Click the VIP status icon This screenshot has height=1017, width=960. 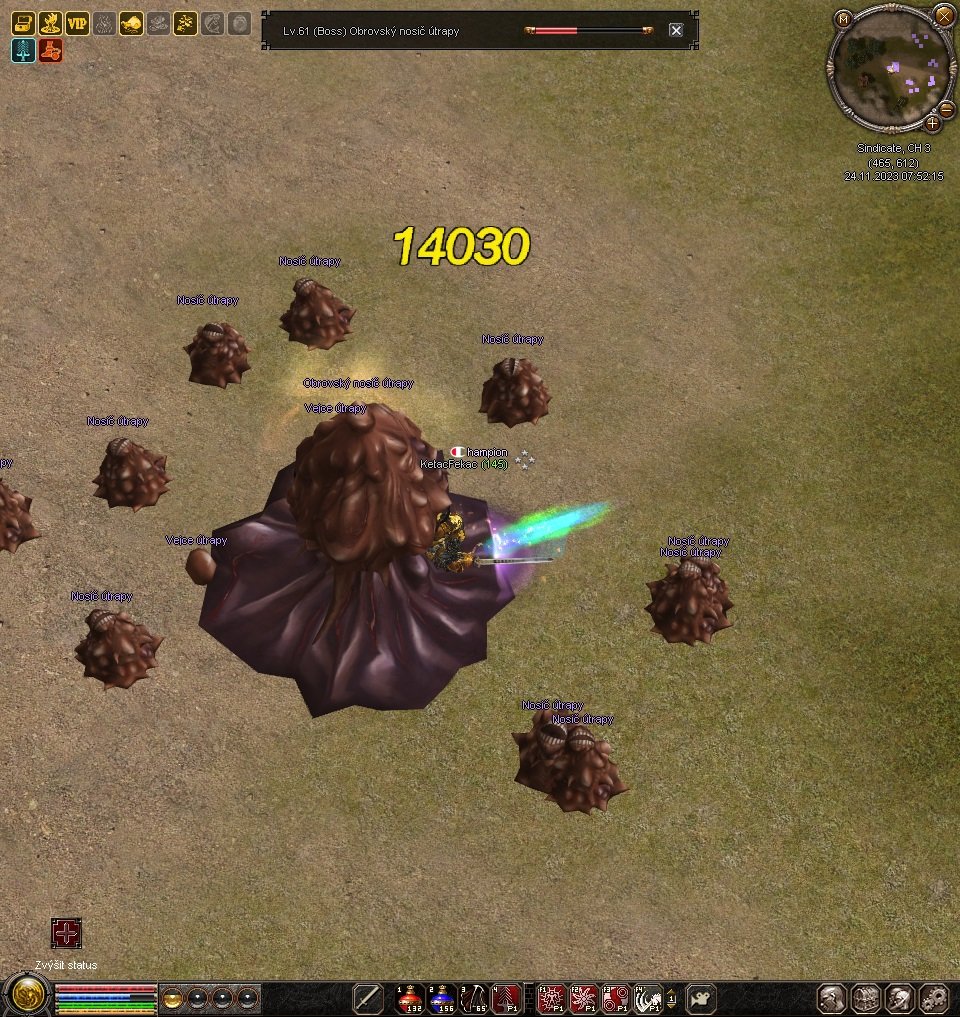77,24
